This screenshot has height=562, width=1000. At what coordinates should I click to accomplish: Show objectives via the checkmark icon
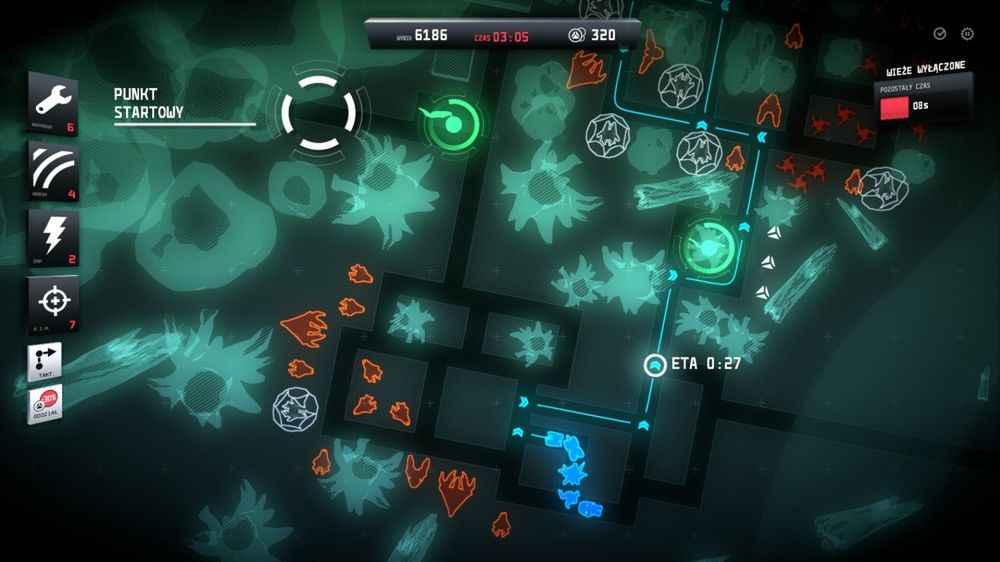940,34
